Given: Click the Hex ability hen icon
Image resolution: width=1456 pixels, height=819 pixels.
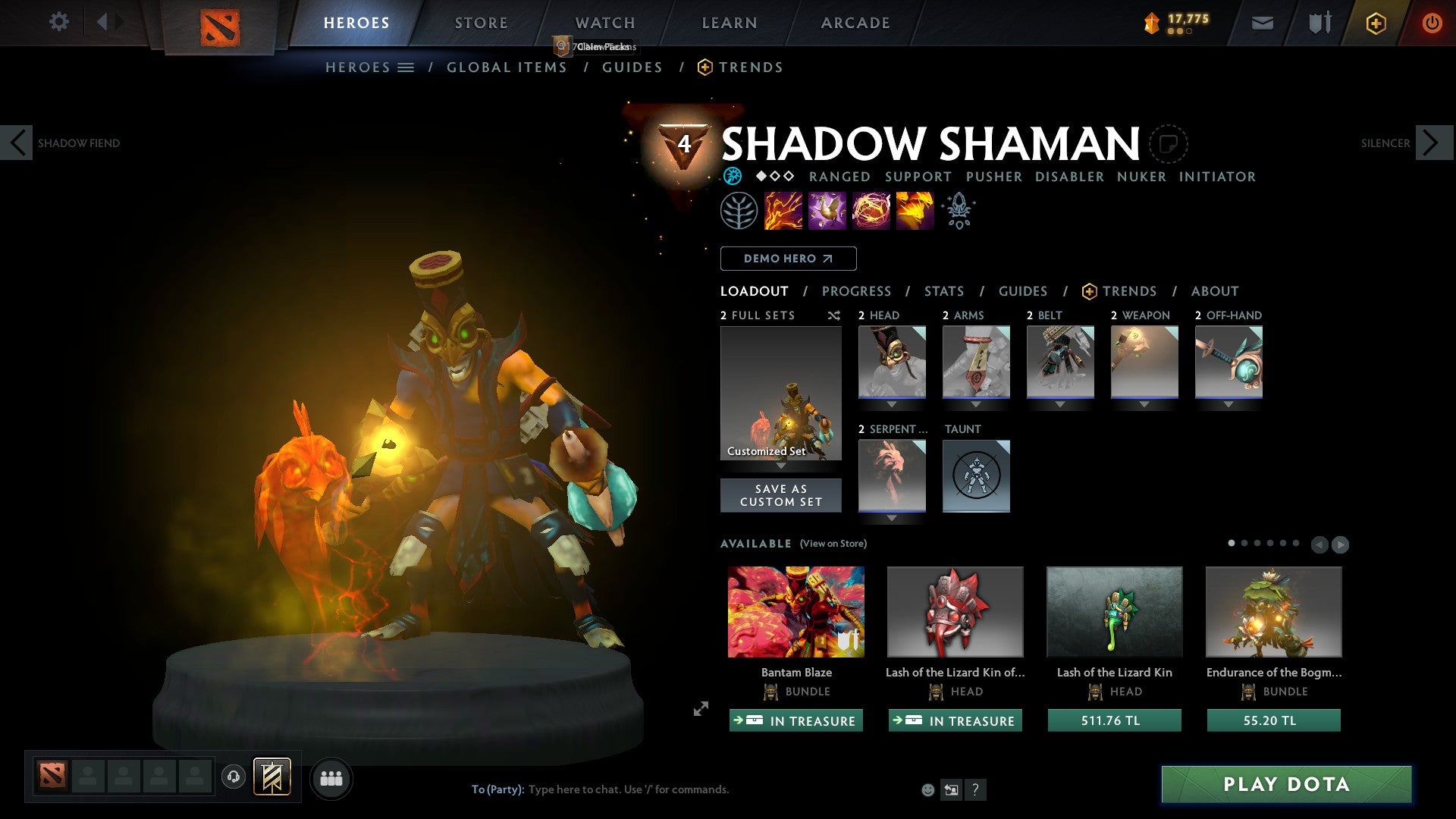Looking at the screenshot, I should tap(827, 210).
